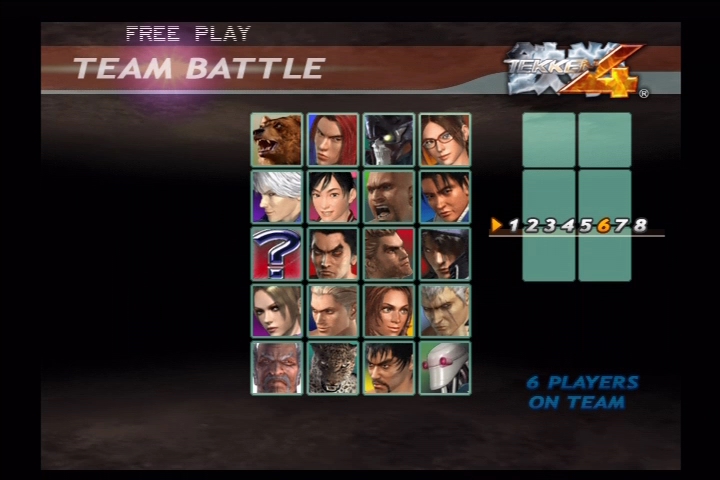Pick the fighter wearing glasses
The image size is (720, 480).
point(444,140)
